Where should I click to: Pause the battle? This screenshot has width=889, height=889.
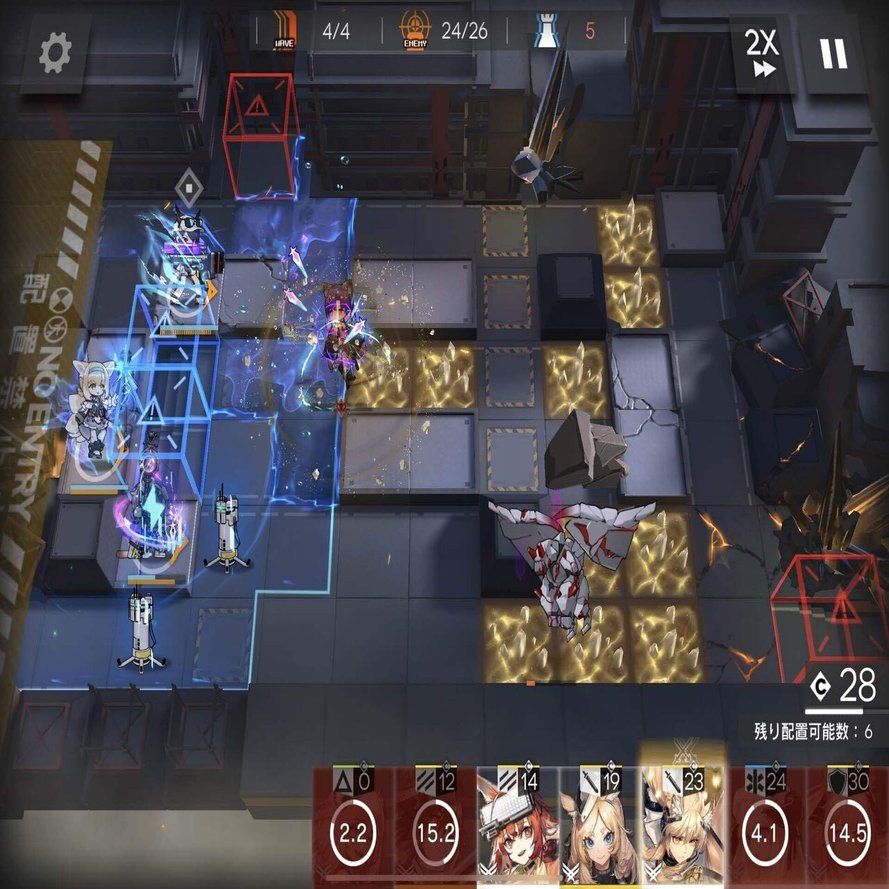coord(833,53)
